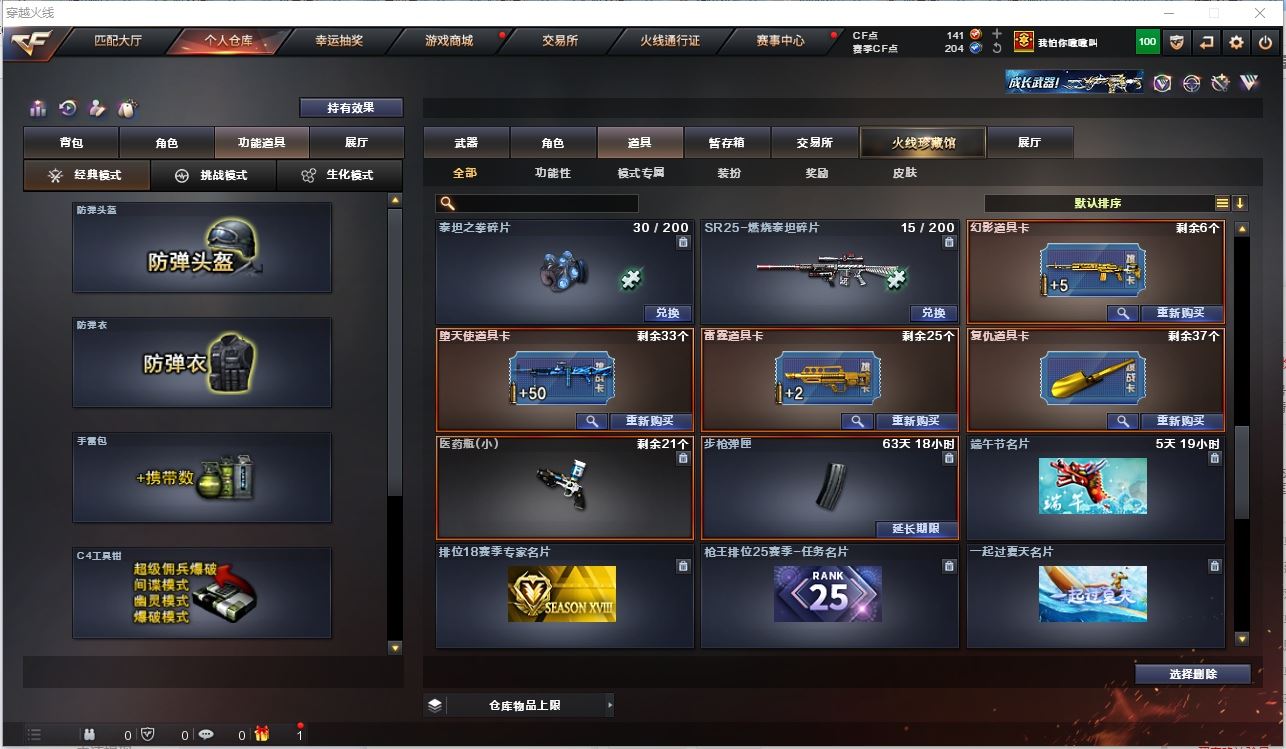Open the 火线通行证 battle pass
Viewport: 1286px width, 749px height.
point(670,41)
